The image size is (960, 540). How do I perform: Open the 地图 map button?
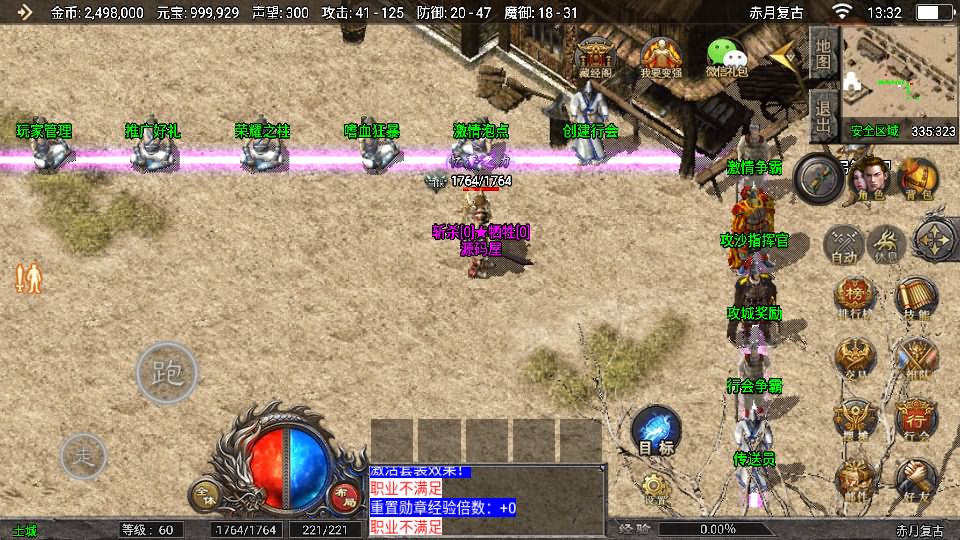click(x=823, y=50)
